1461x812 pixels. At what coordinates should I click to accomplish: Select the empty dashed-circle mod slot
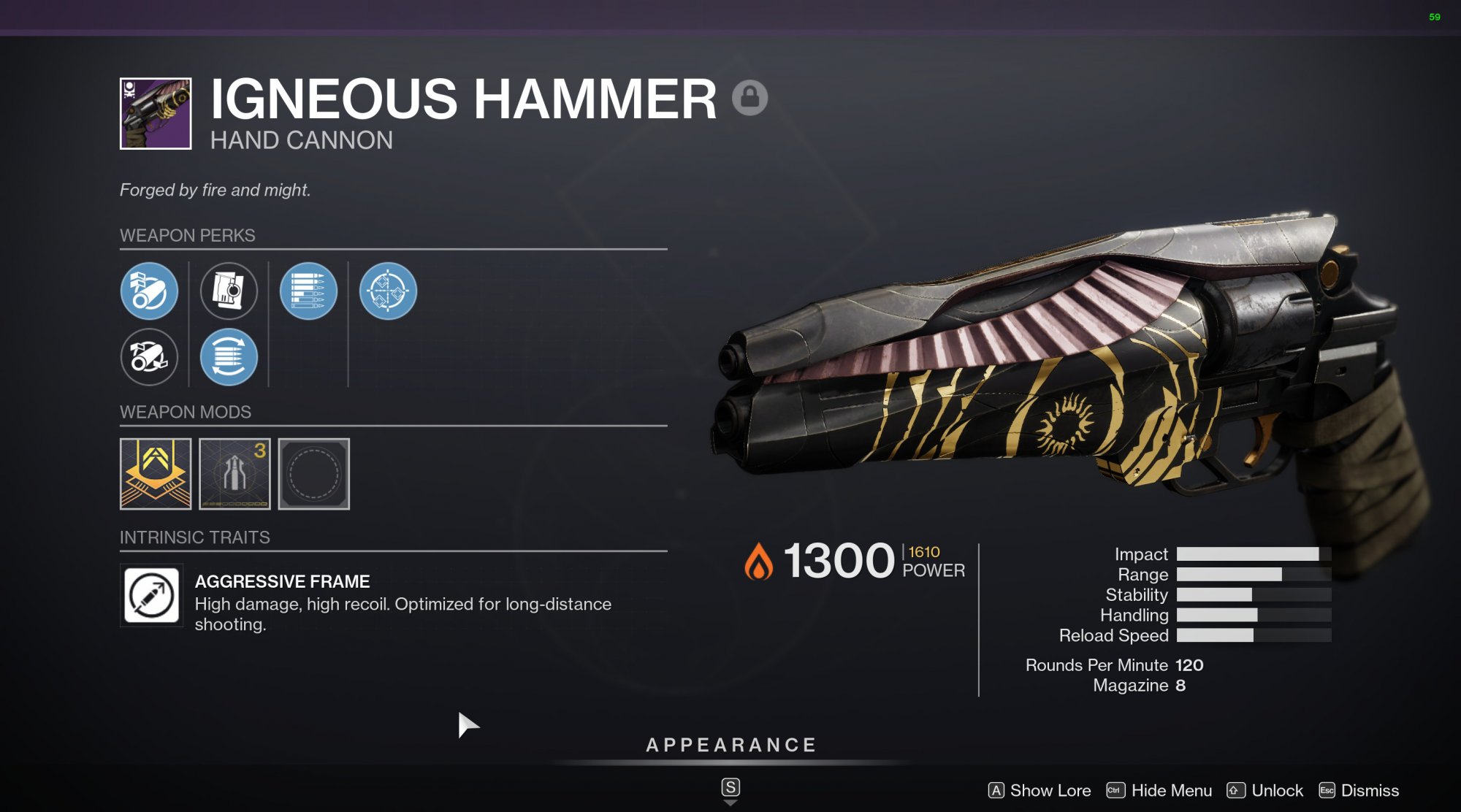pos(314,473)
